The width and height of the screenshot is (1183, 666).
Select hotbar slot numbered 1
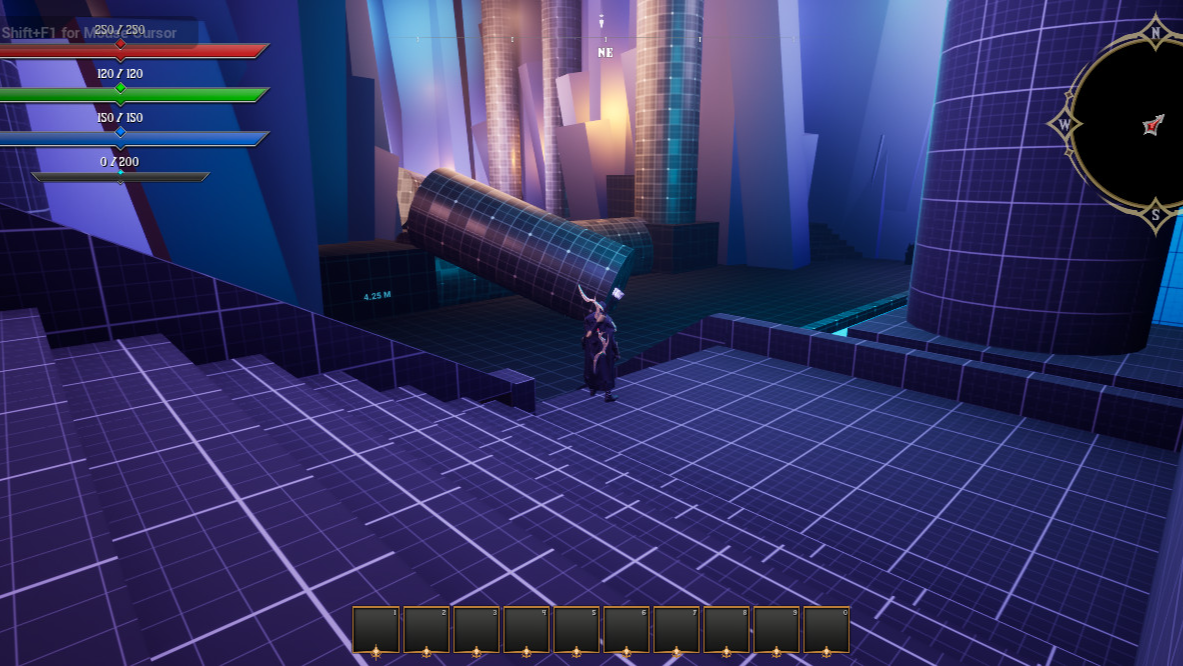(377, 630)
